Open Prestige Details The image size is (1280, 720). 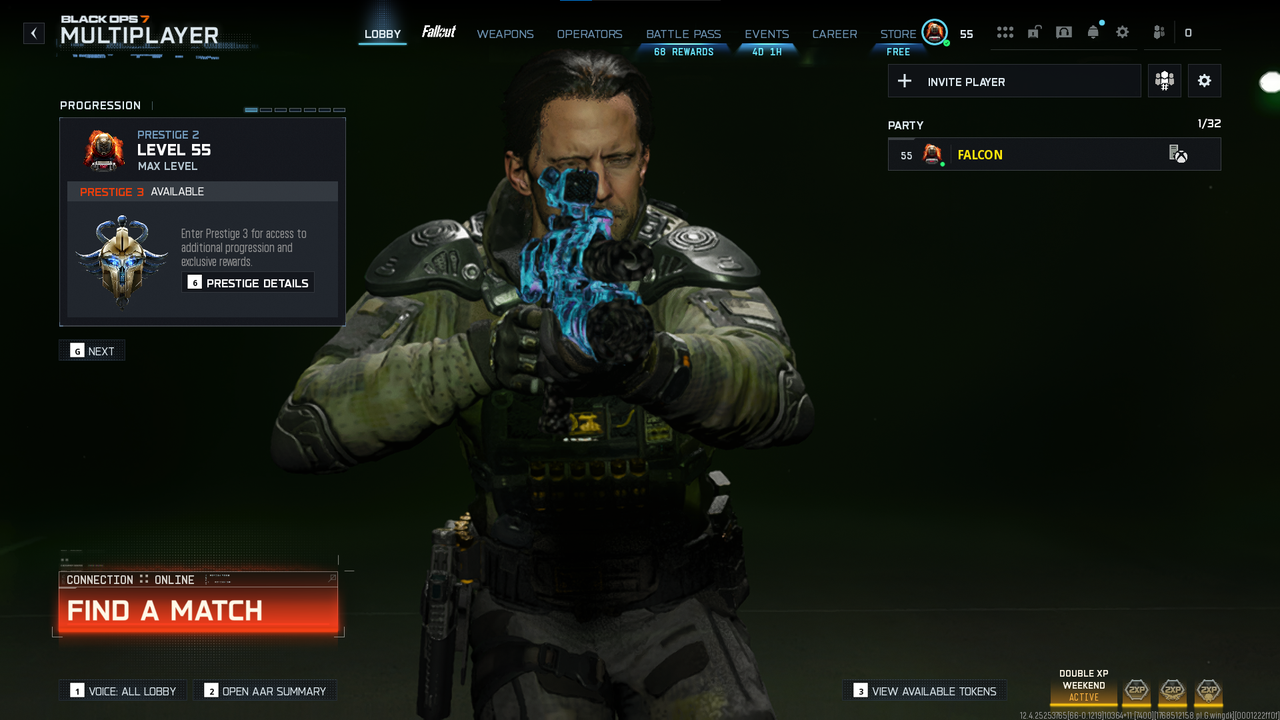[x=248, y=283]
